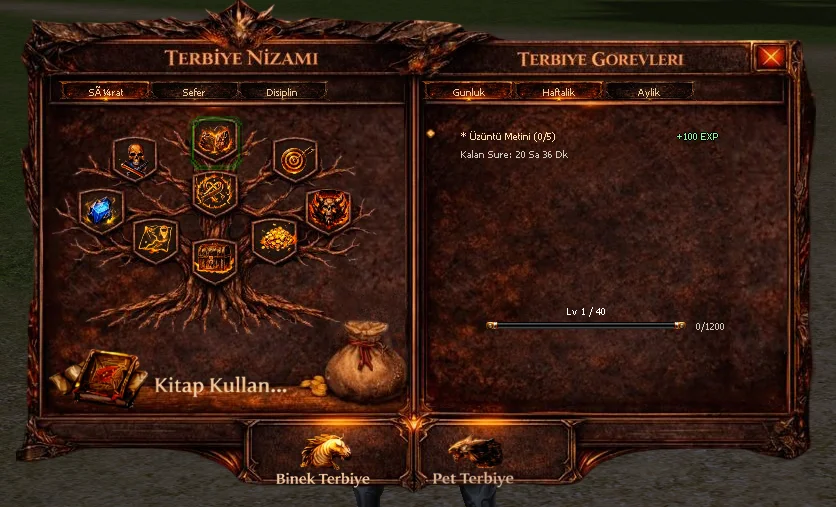This screenshot has width=836, height=507.
Task: Select the first tab left of Sefer
Action: pos(104,91)
